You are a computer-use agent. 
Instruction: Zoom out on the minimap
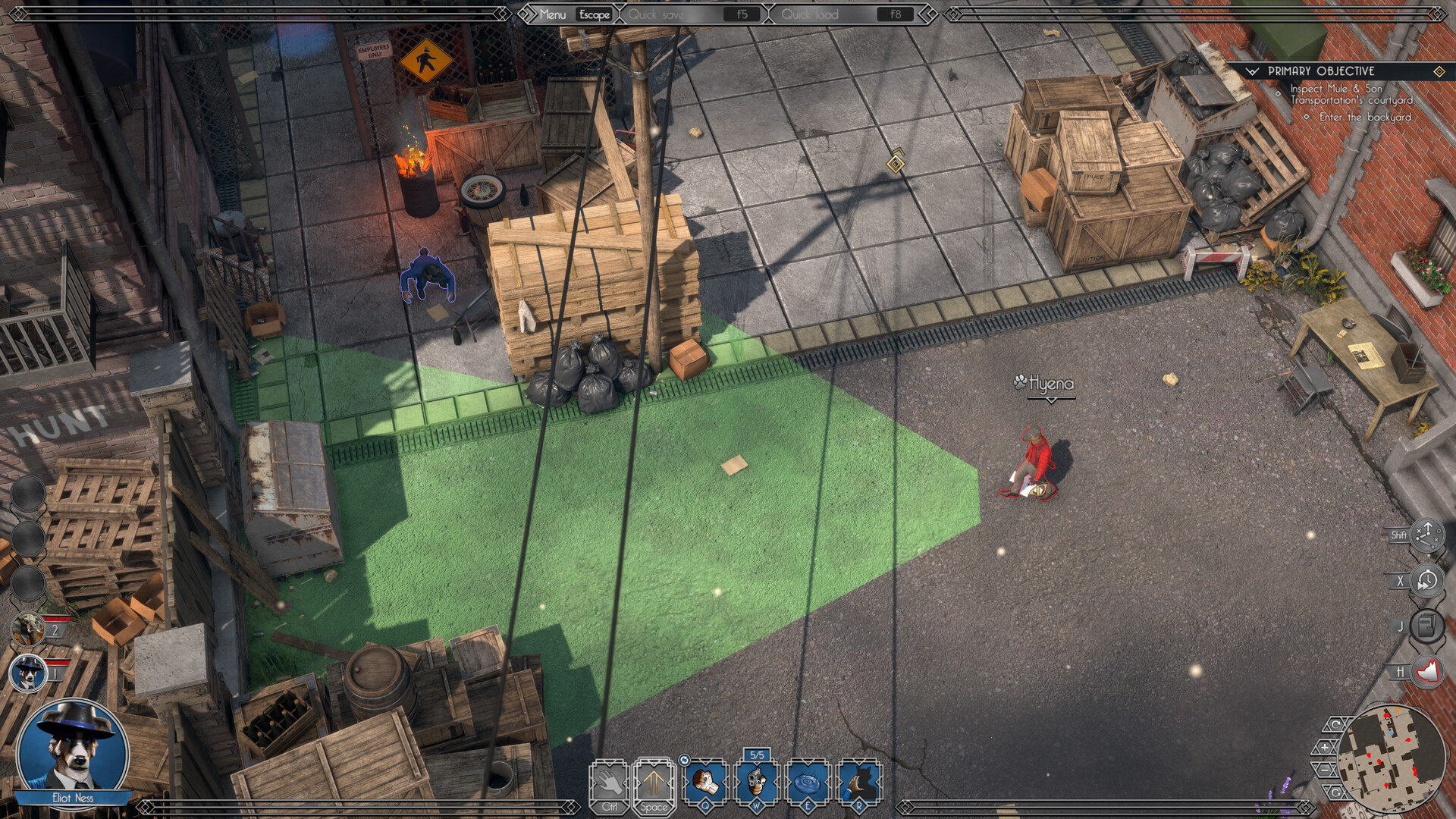[1325, 769]
